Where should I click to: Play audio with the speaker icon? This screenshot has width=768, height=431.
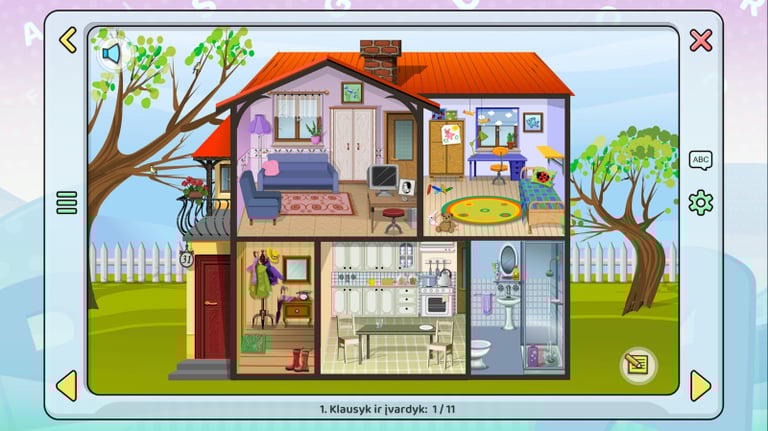[111, 52]
